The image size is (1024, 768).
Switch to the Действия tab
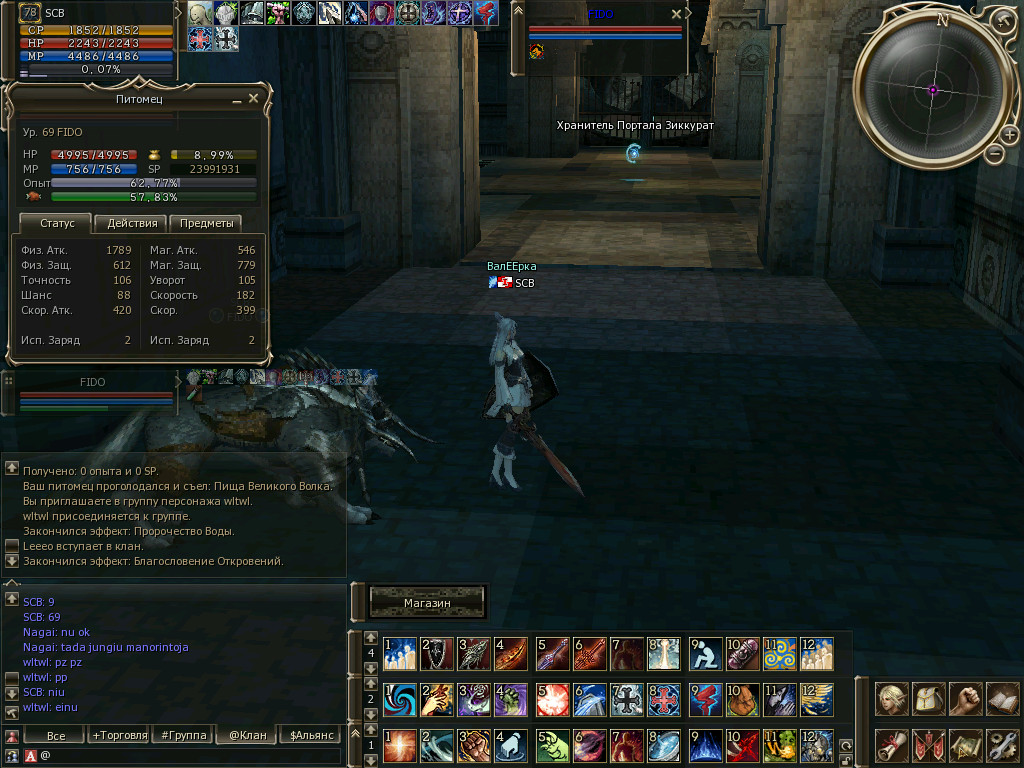[131, 223]
